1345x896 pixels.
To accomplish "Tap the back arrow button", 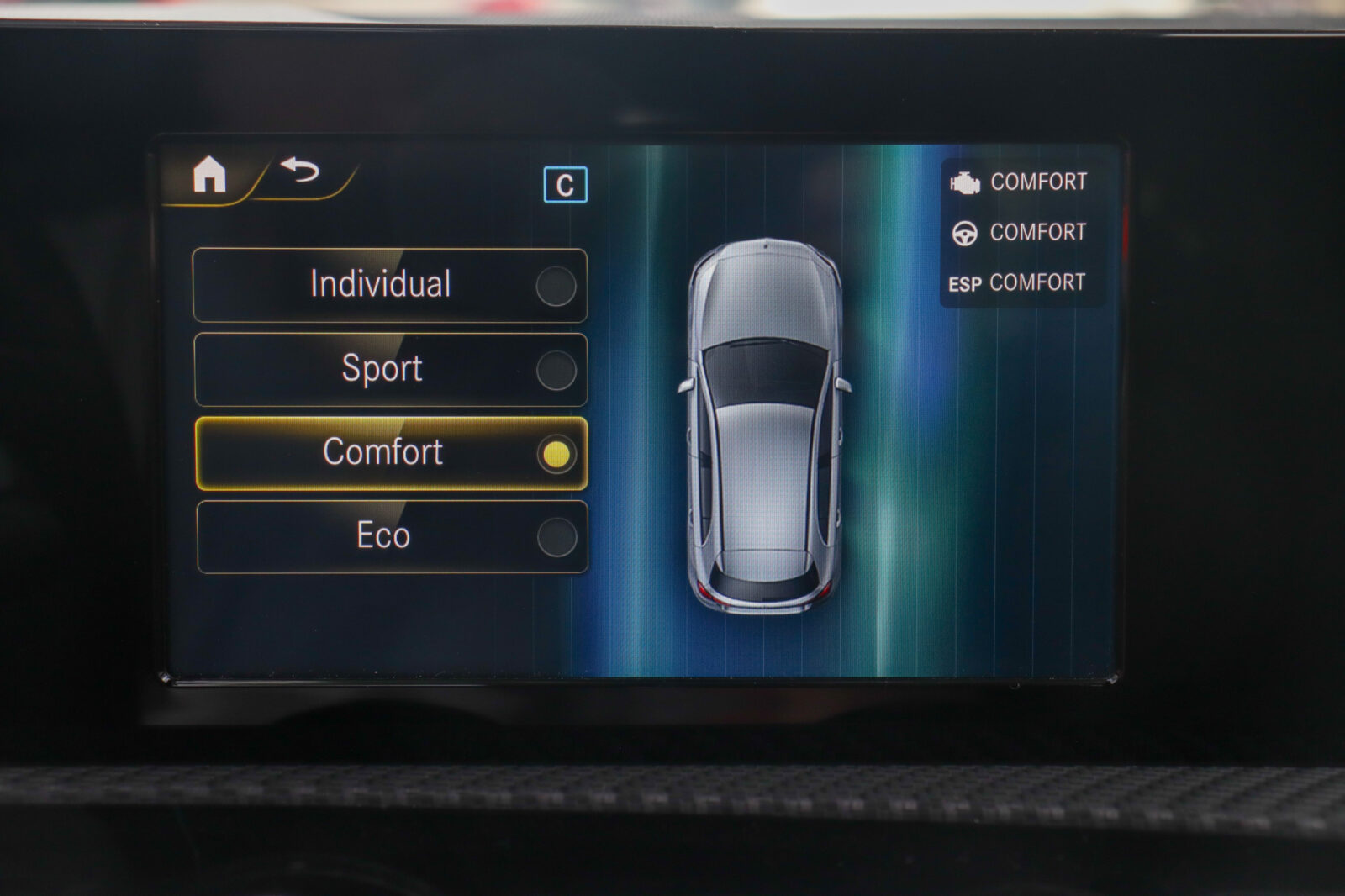I will point(300,171).
